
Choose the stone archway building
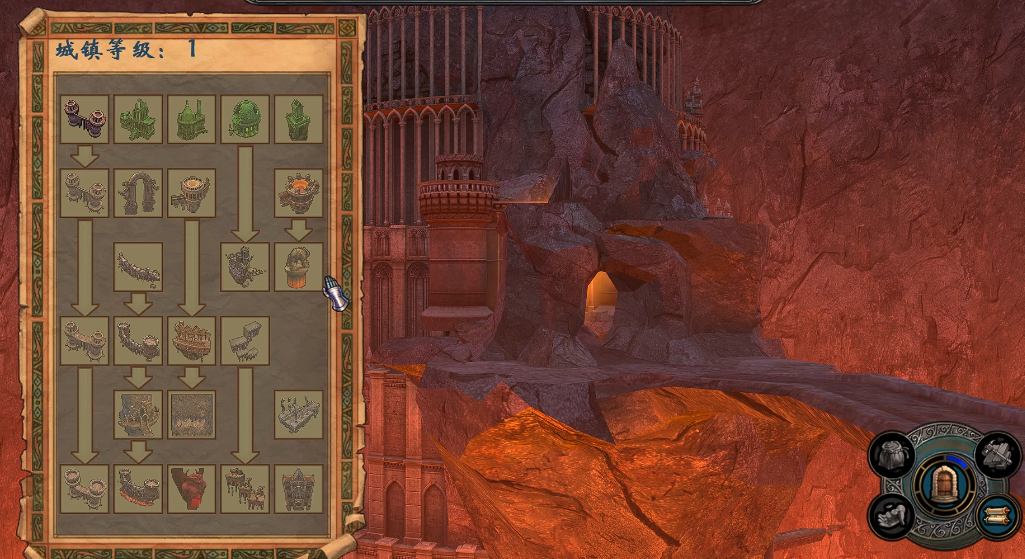coord(138,193)
